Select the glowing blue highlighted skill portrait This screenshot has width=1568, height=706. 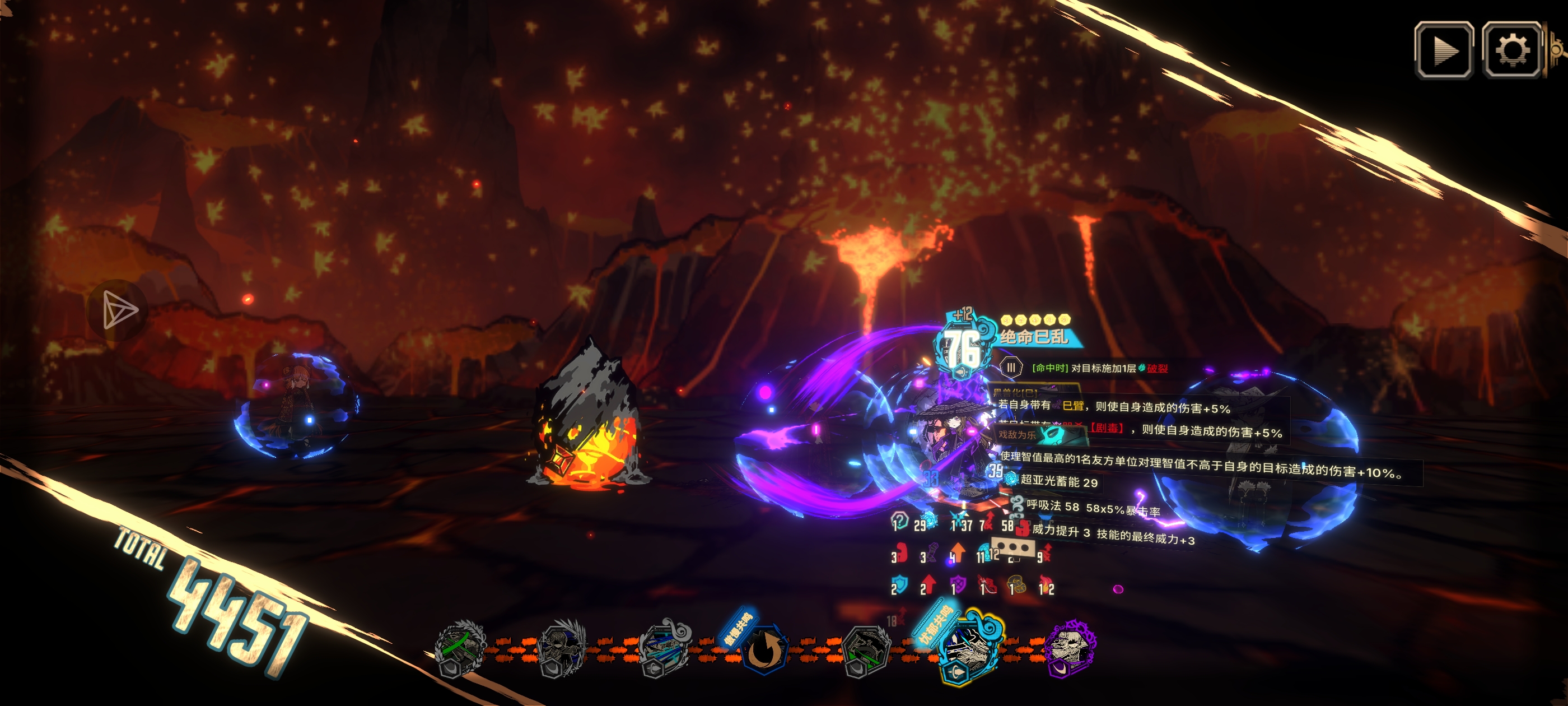tap(969, 648)
